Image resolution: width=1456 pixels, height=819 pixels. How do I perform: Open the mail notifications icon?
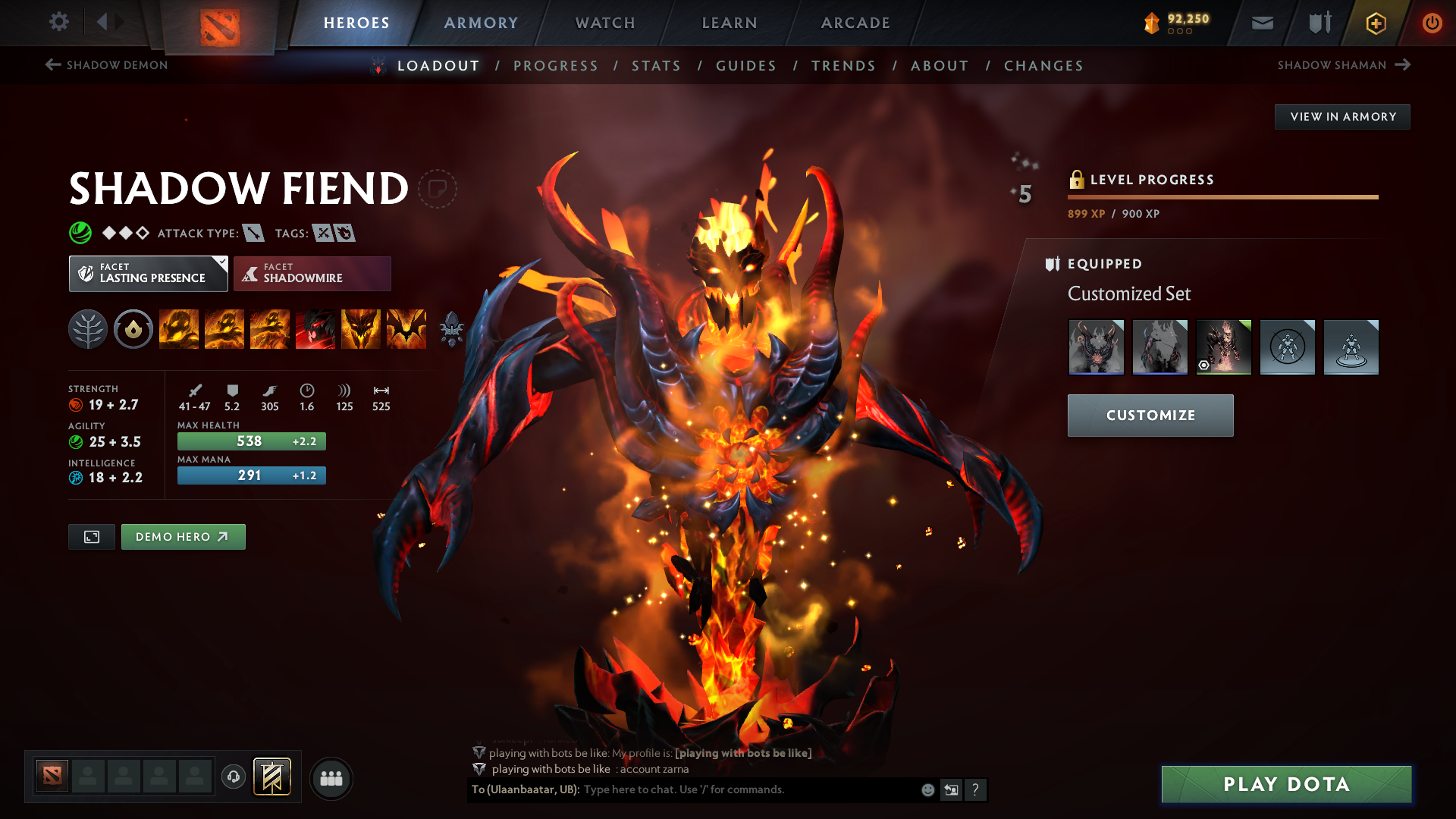pos(1261,23)
